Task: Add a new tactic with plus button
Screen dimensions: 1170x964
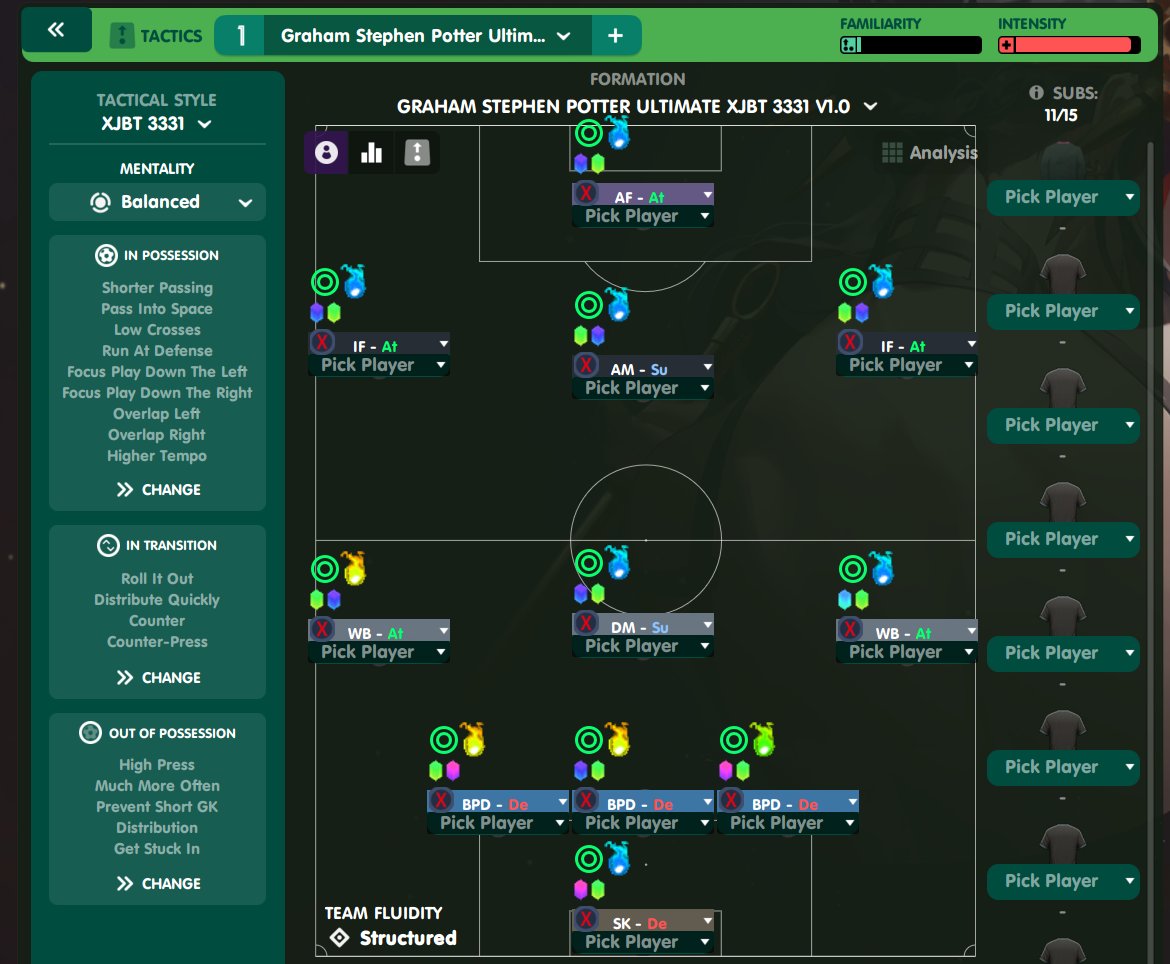Action: coord(615,36)
